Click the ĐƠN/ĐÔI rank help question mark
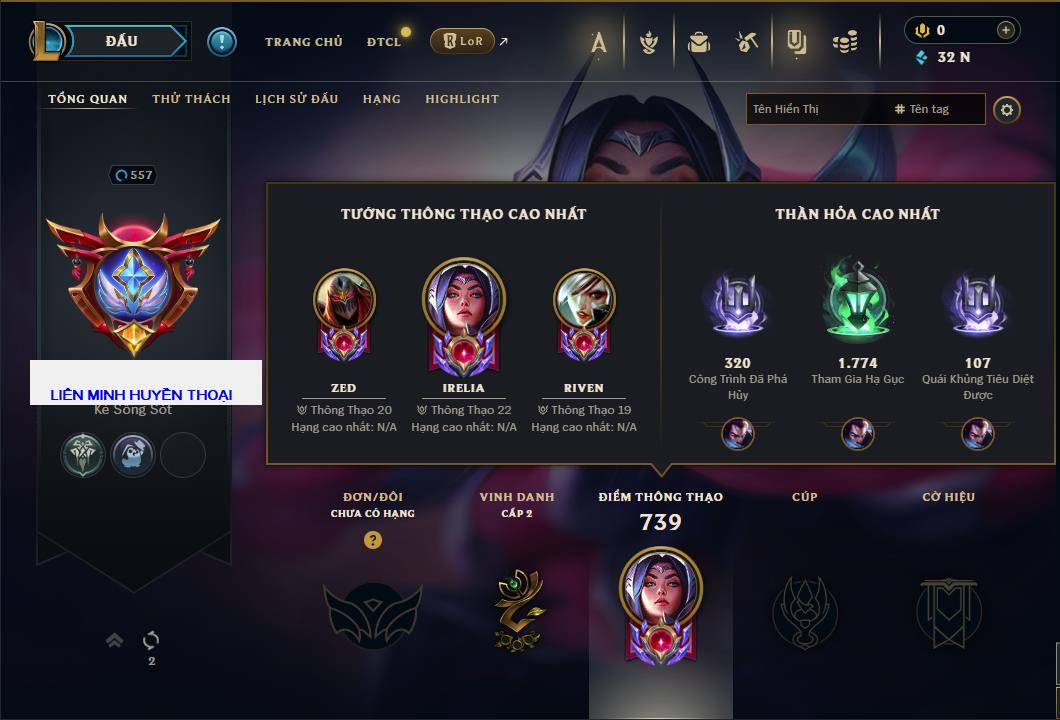The image size is (1060, 720). [x=373, y=540]
